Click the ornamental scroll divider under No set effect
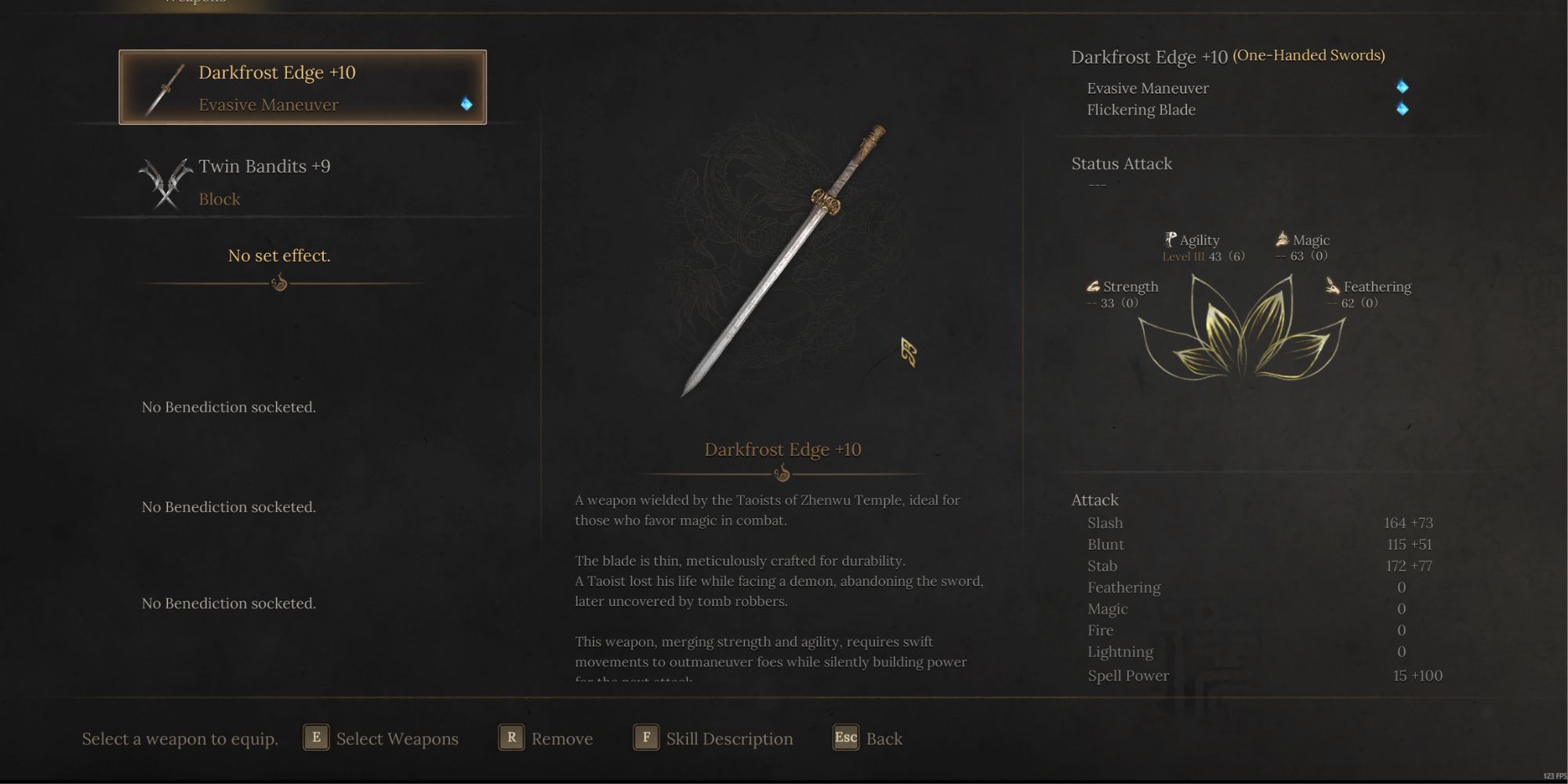 pyautogui.click(x=280, y=284)
